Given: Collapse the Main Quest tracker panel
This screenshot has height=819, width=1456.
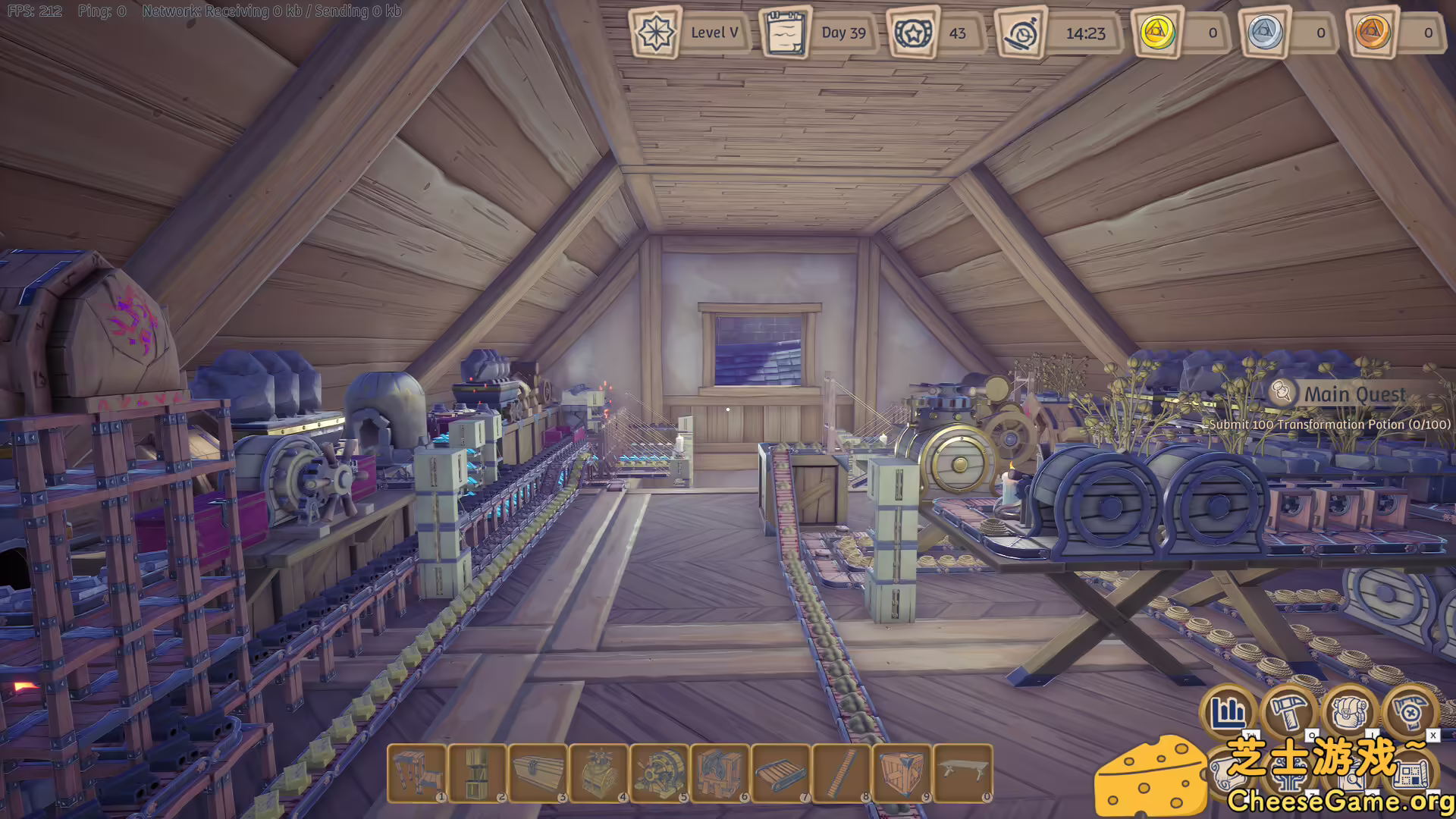Looking at the screenshot, I should coord(1356,394).
